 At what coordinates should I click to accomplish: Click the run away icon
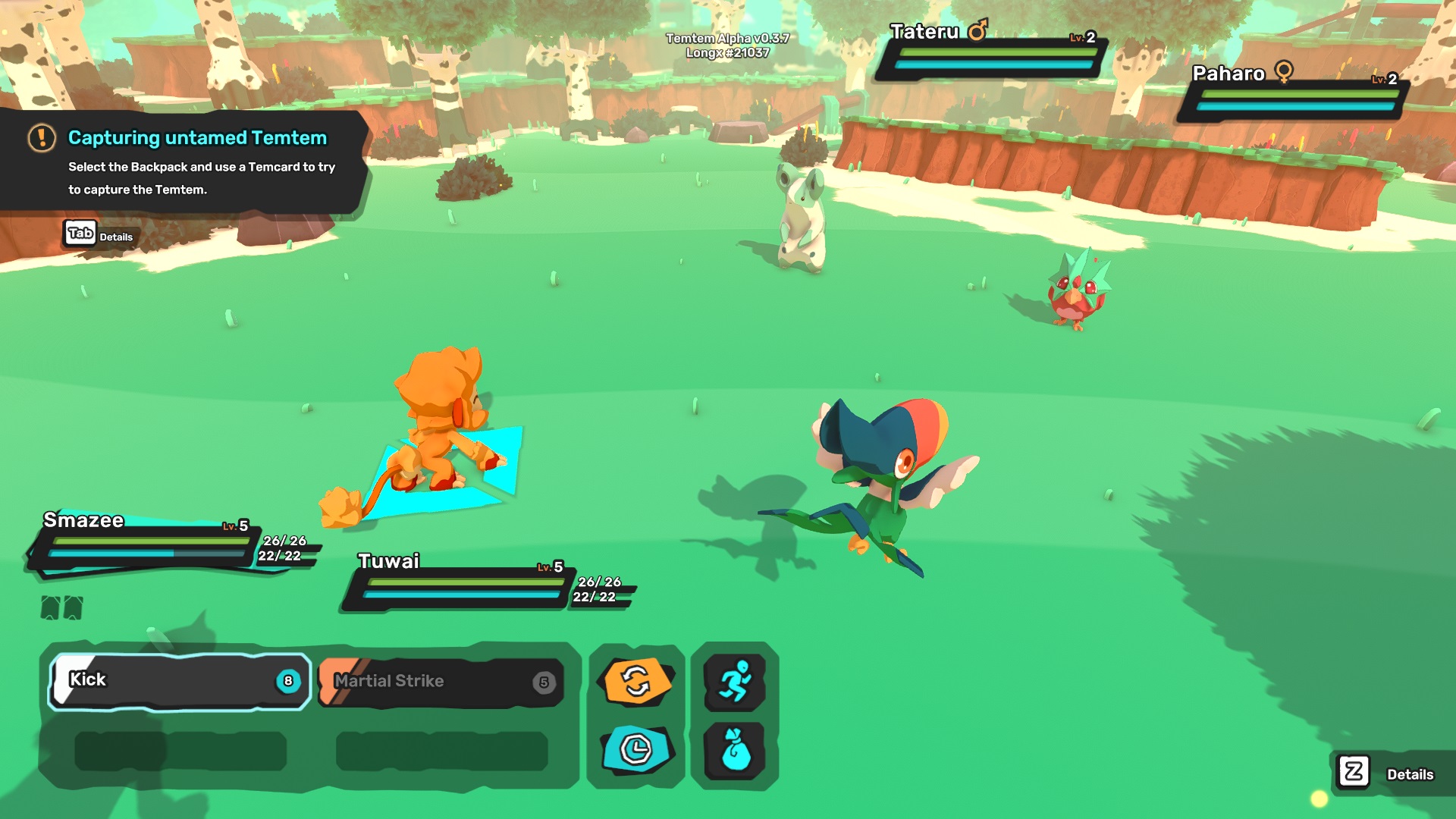734,682
